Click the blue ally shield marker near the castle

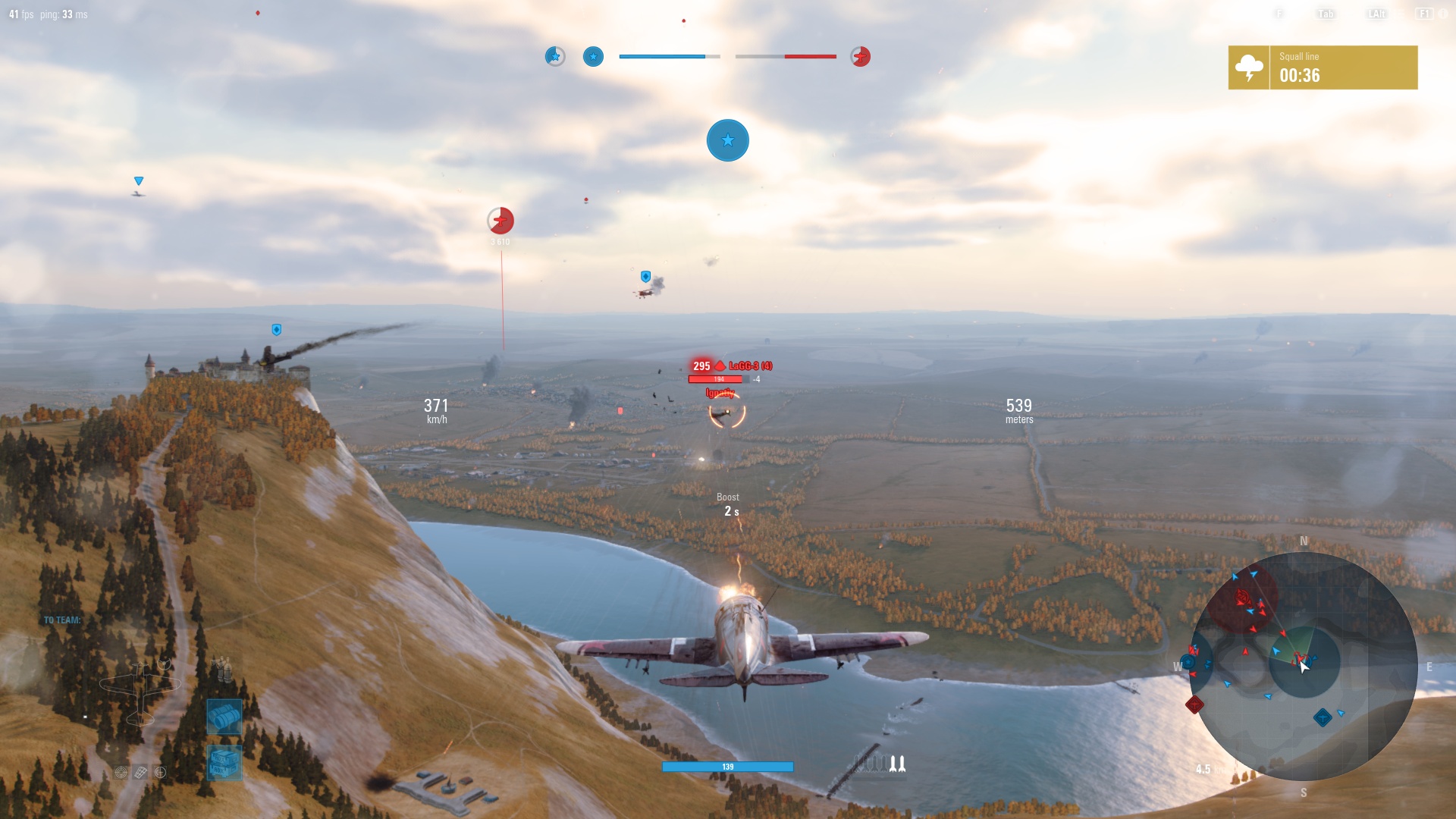[278, 329]
